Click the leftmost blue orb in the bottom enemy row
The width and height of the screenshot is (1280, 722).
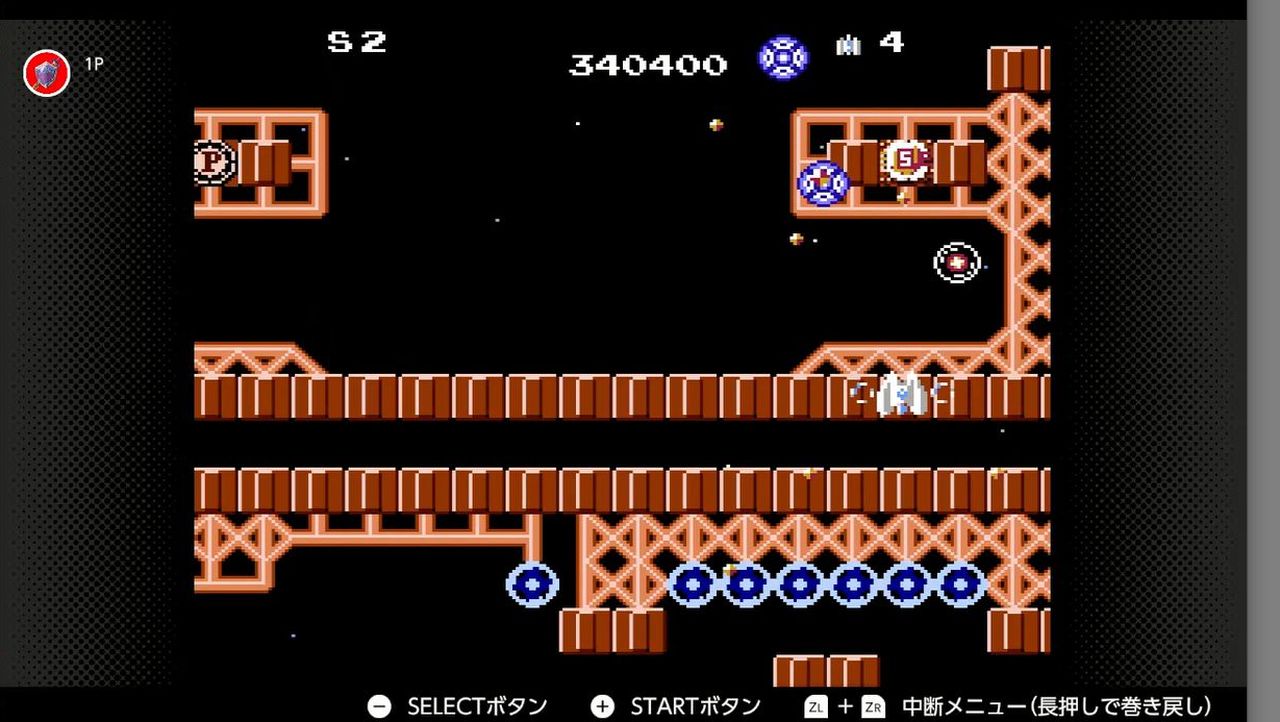coord(530,583)
